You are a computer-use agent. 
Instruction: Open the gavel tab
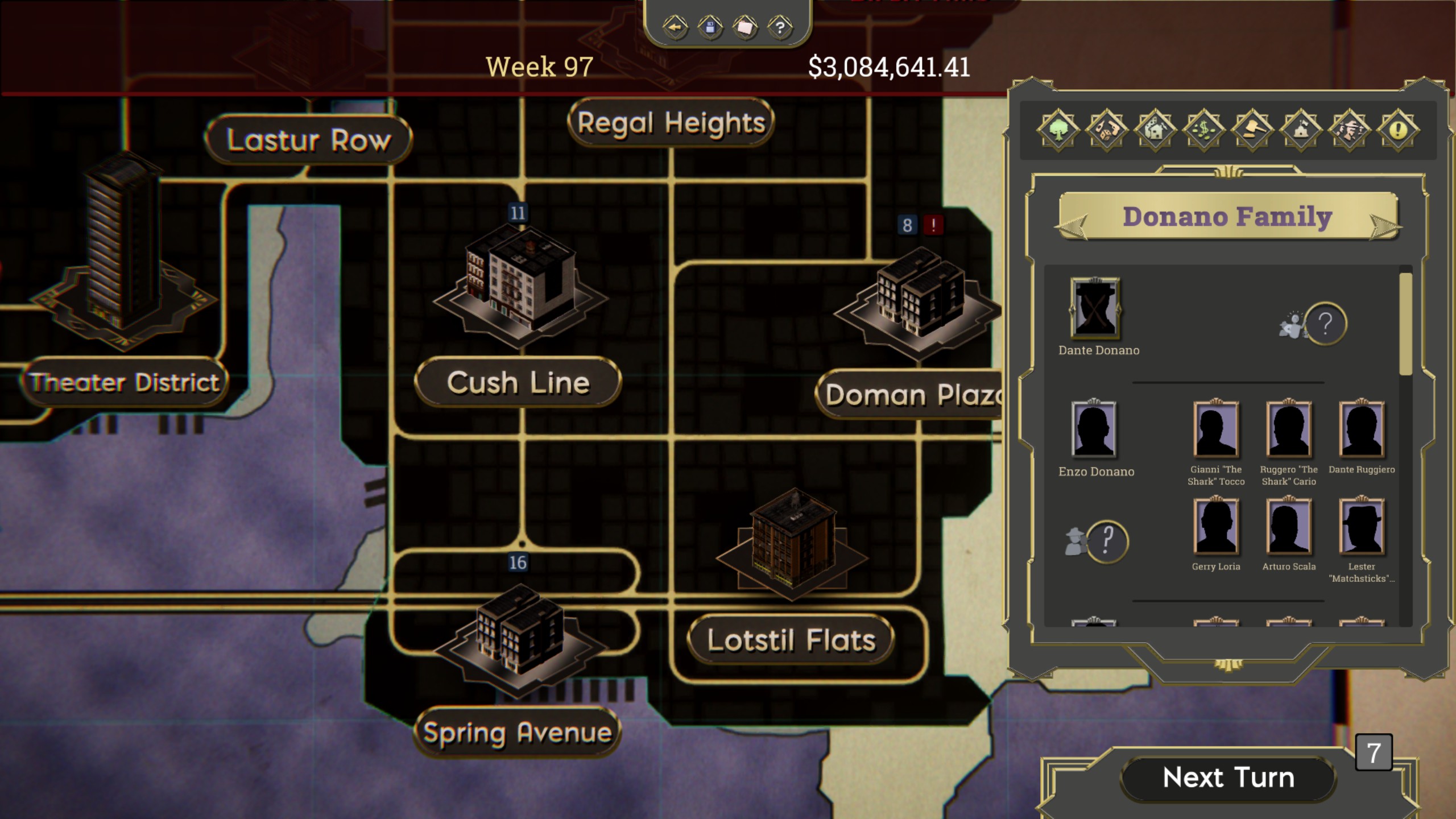click(x=1252, y=130)
